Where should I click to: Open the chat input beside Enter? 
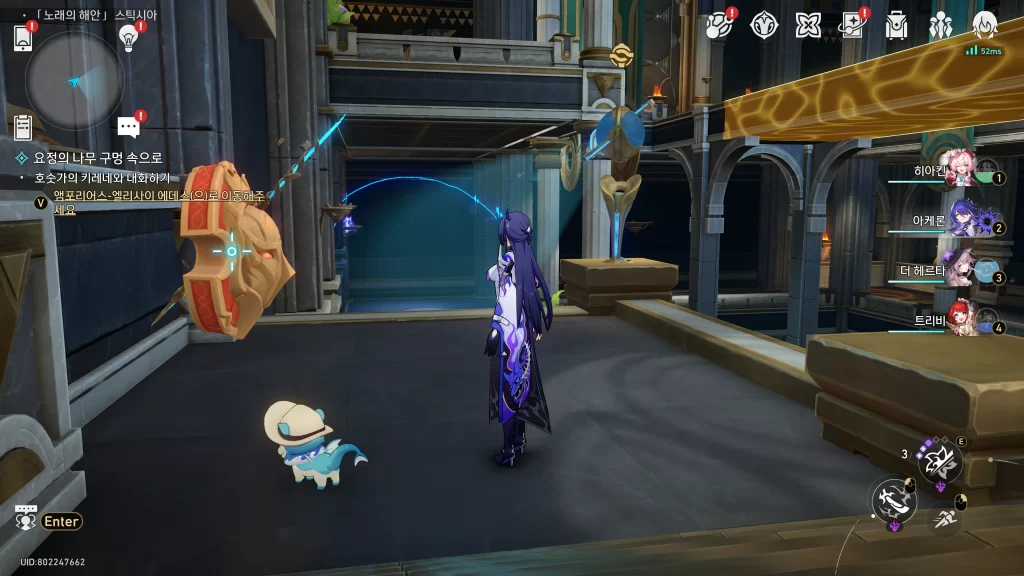(27, 519)
